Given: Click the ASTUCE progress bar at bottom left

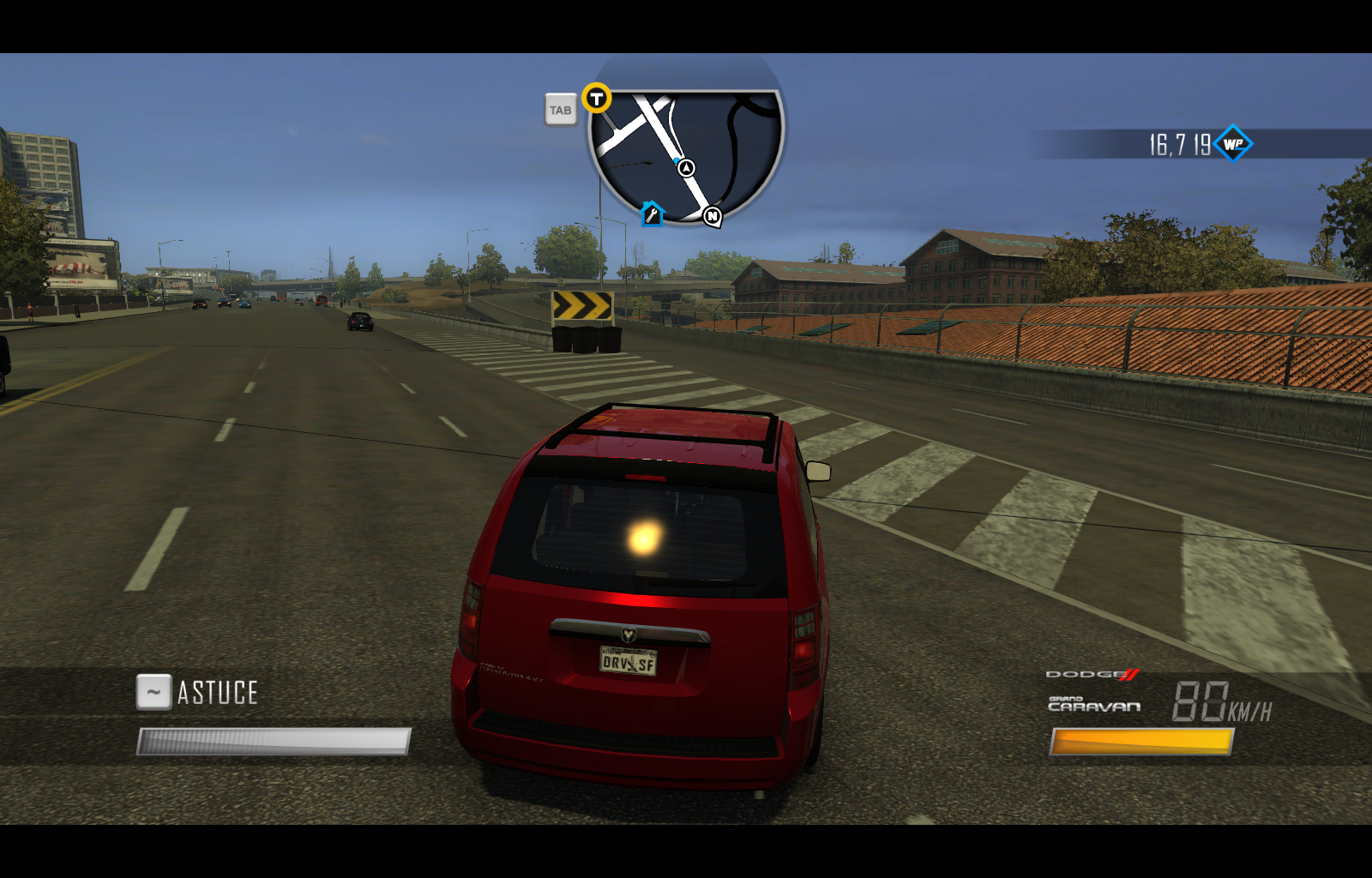Looking at the screenshot, I should coord(272,743).
